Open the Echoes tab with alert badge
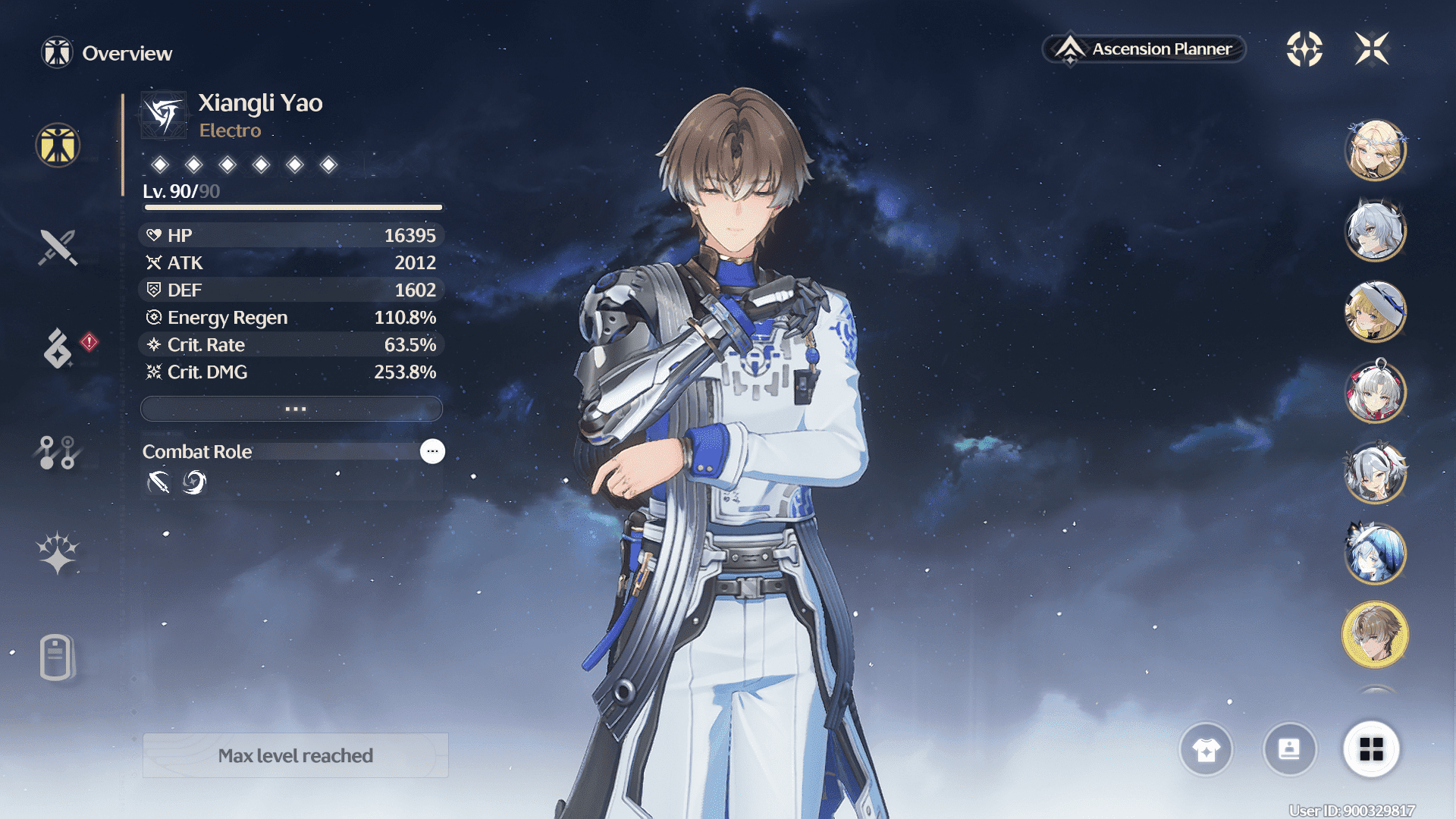This screenshot has width=1456, height=819. 58,348
